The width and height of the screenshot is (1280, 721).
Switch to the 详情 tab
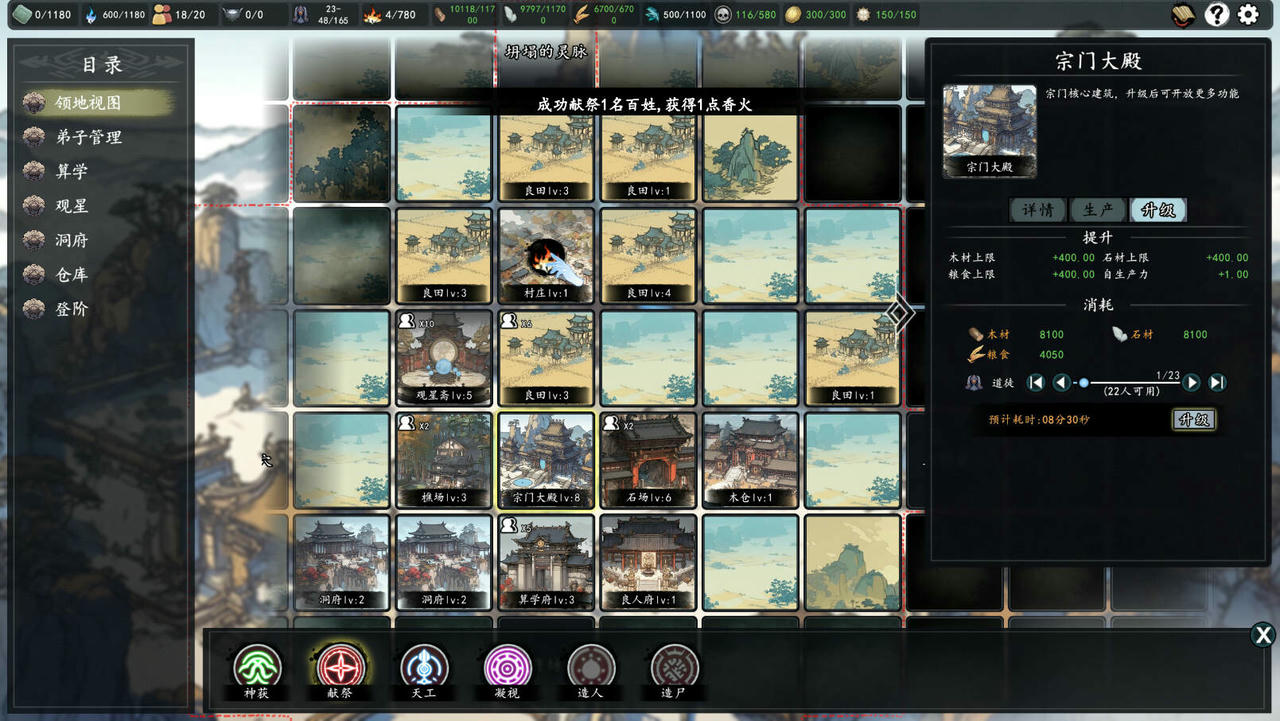(x=1038, y=210)
